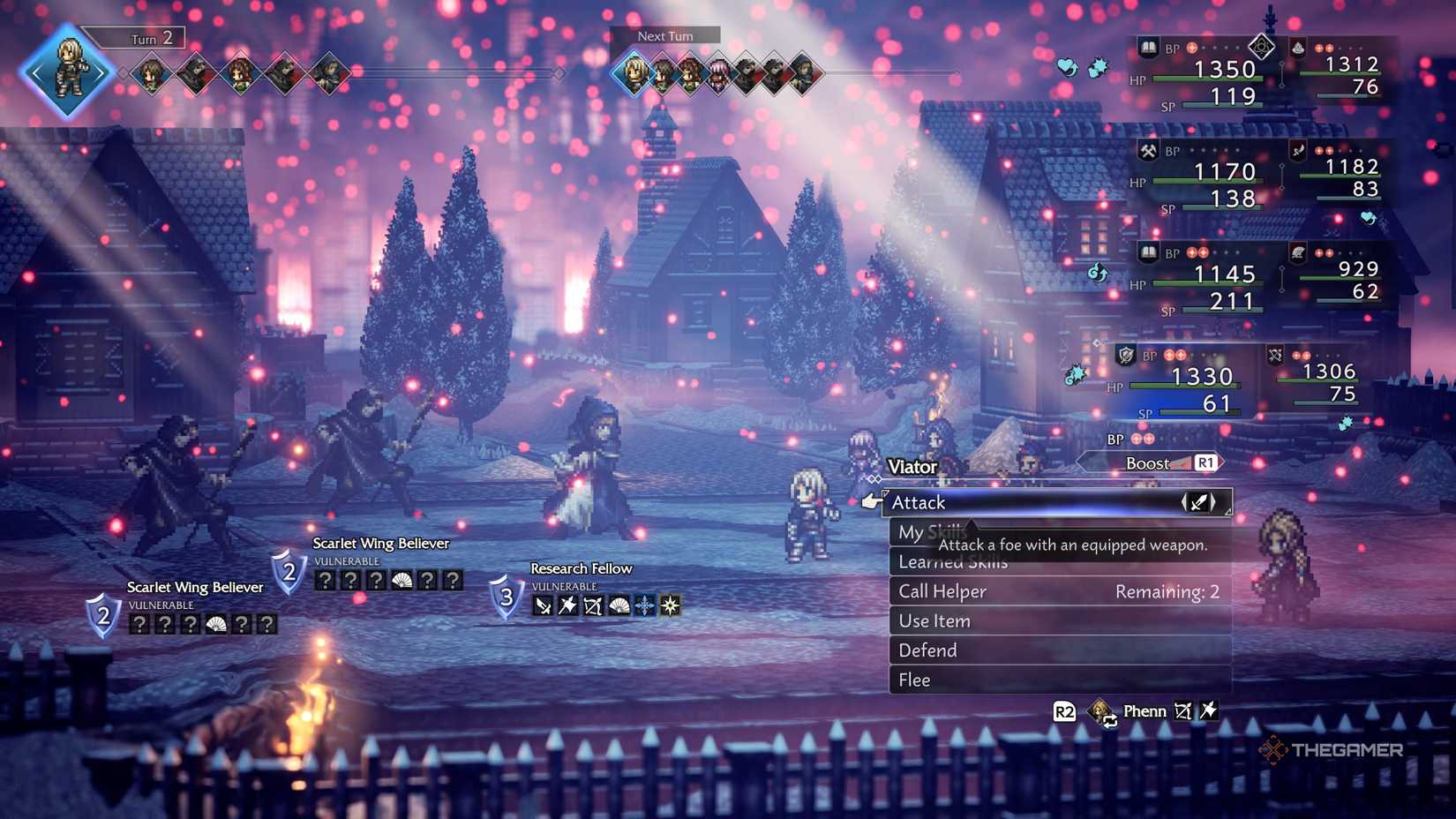The width and height of the screenshot is (1456, 819).
Task: Select Call Helper with Remaining: 2
Action: click(941, 591)
